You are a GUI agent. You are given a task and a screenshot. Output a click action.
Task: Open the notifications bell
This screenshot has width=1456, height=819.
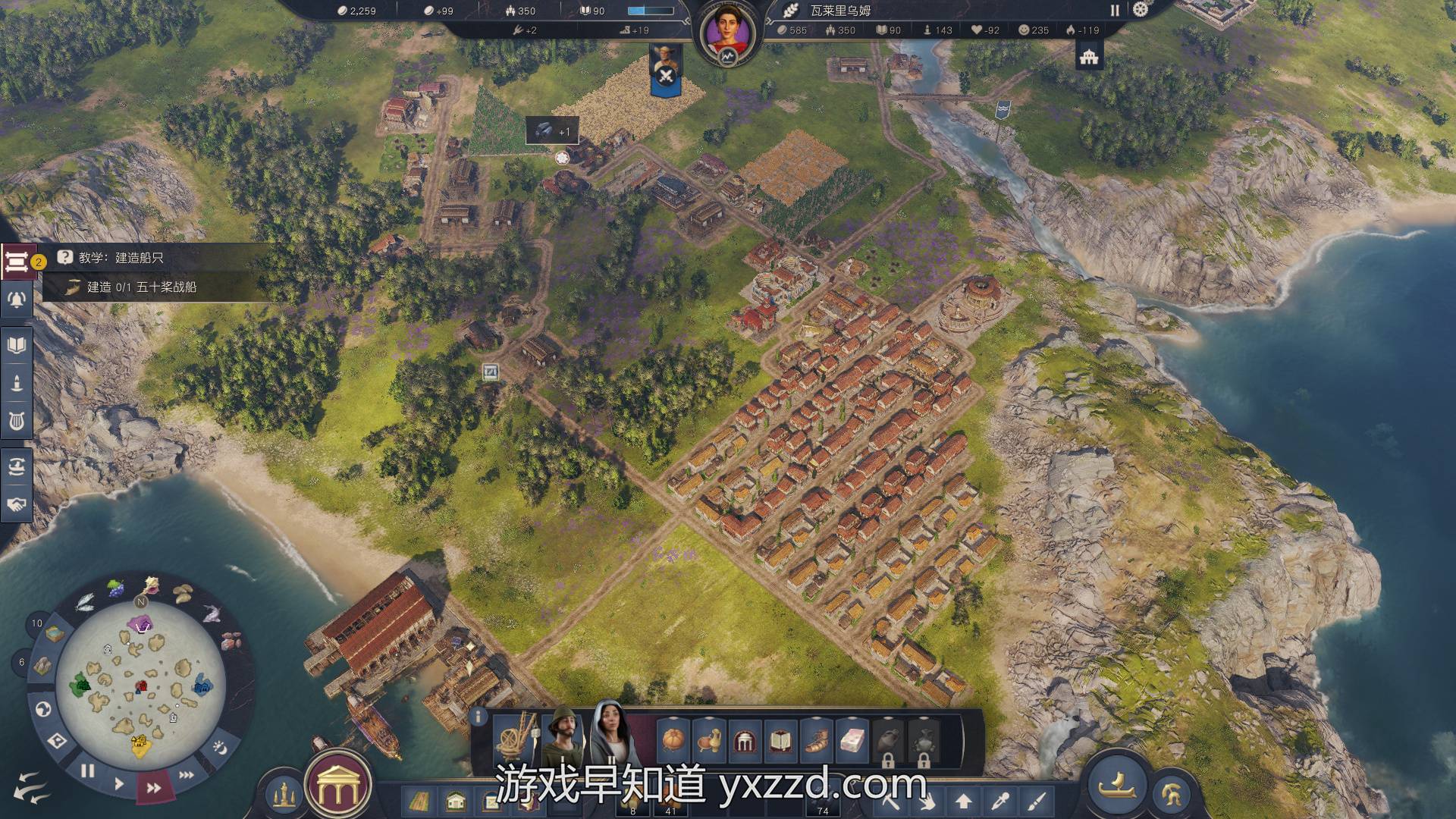pos(17,300)
